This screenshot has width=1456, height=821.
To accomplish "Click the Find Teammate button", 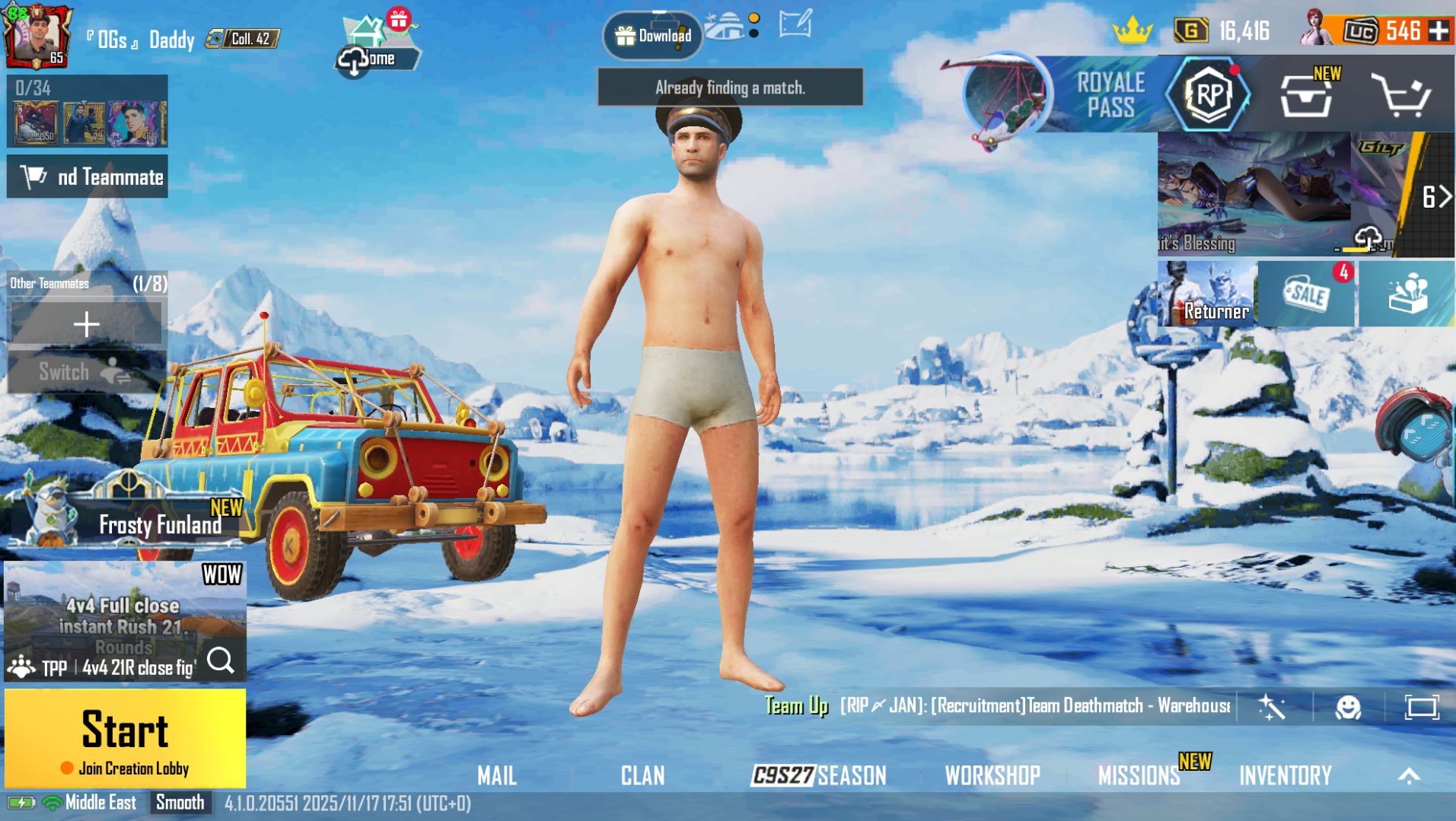I will point(87,176).
